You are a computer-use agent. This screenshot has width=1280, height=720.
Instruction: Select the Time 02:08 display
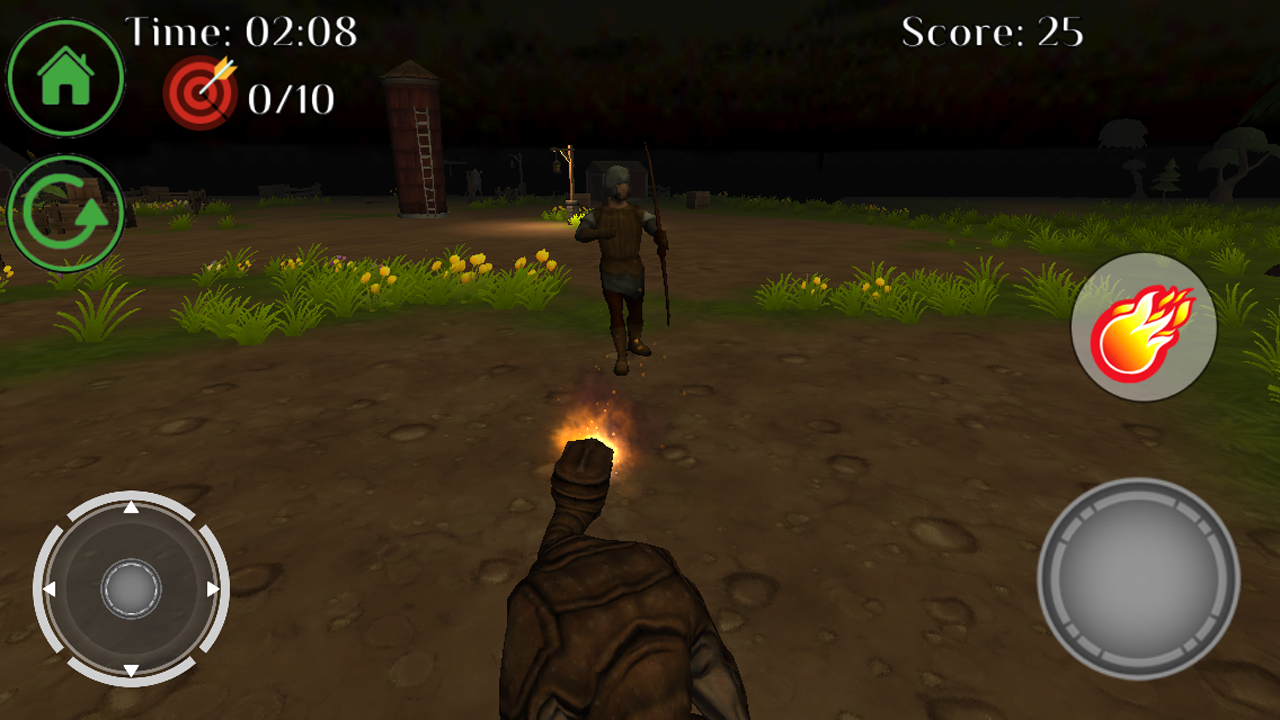pos(243,31)
